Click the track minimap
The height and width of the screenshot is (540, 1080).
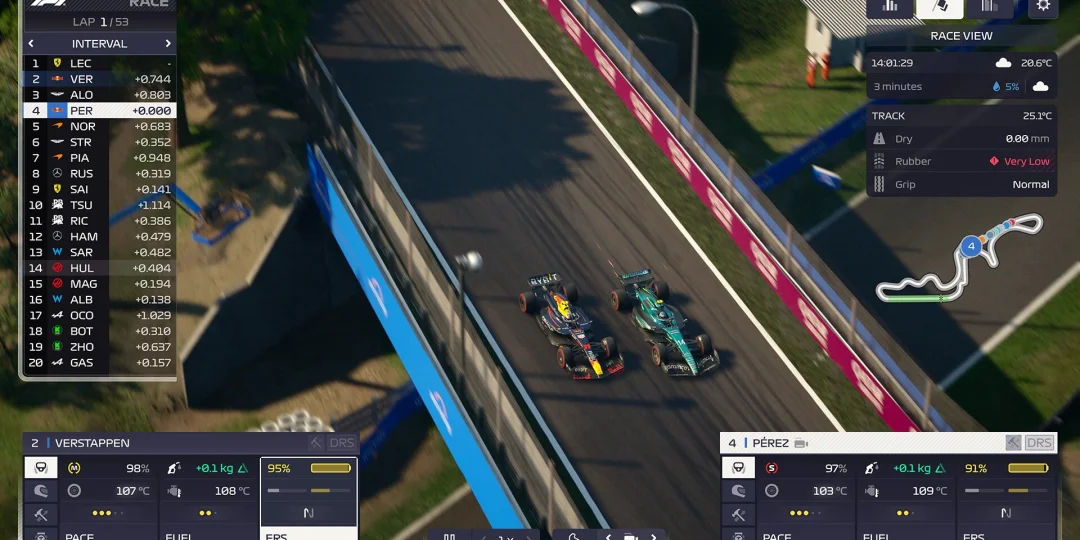pyautogui.click(x=961, y=262)
